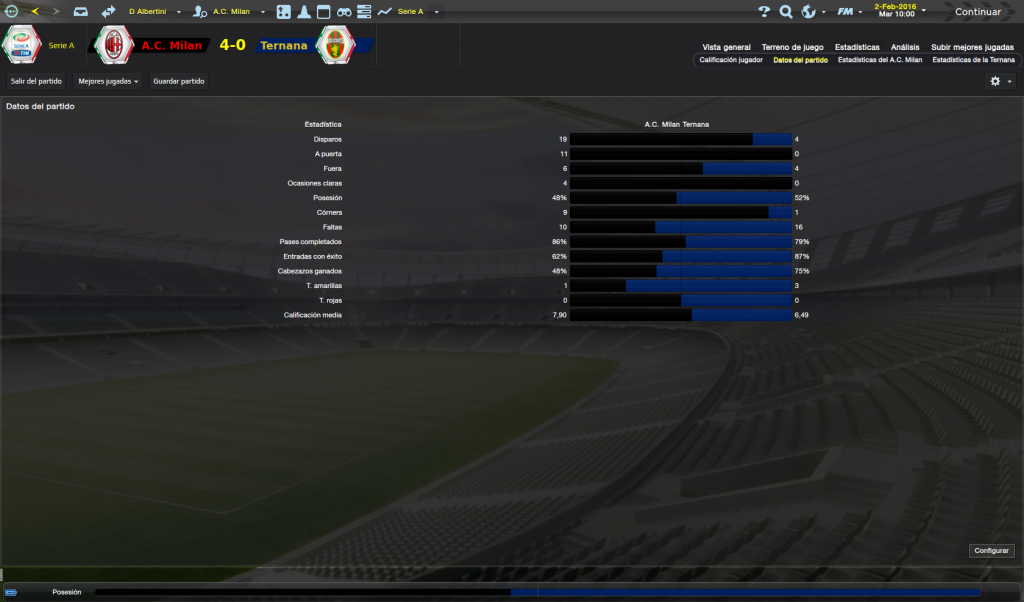Show Estadísticas del A.C. Milan

880,60
